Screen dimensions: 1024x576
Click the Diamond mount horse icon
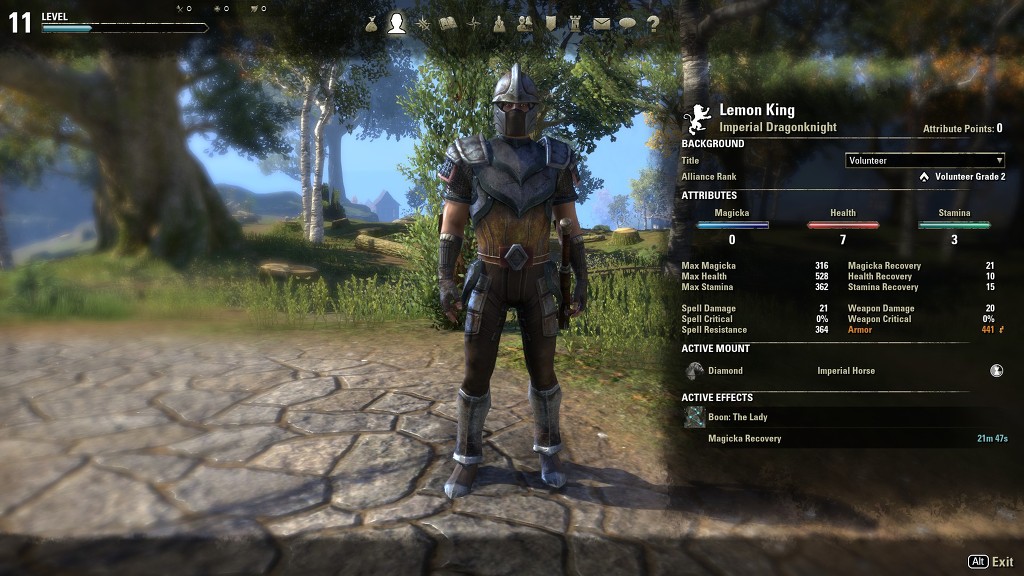point(695,371)
